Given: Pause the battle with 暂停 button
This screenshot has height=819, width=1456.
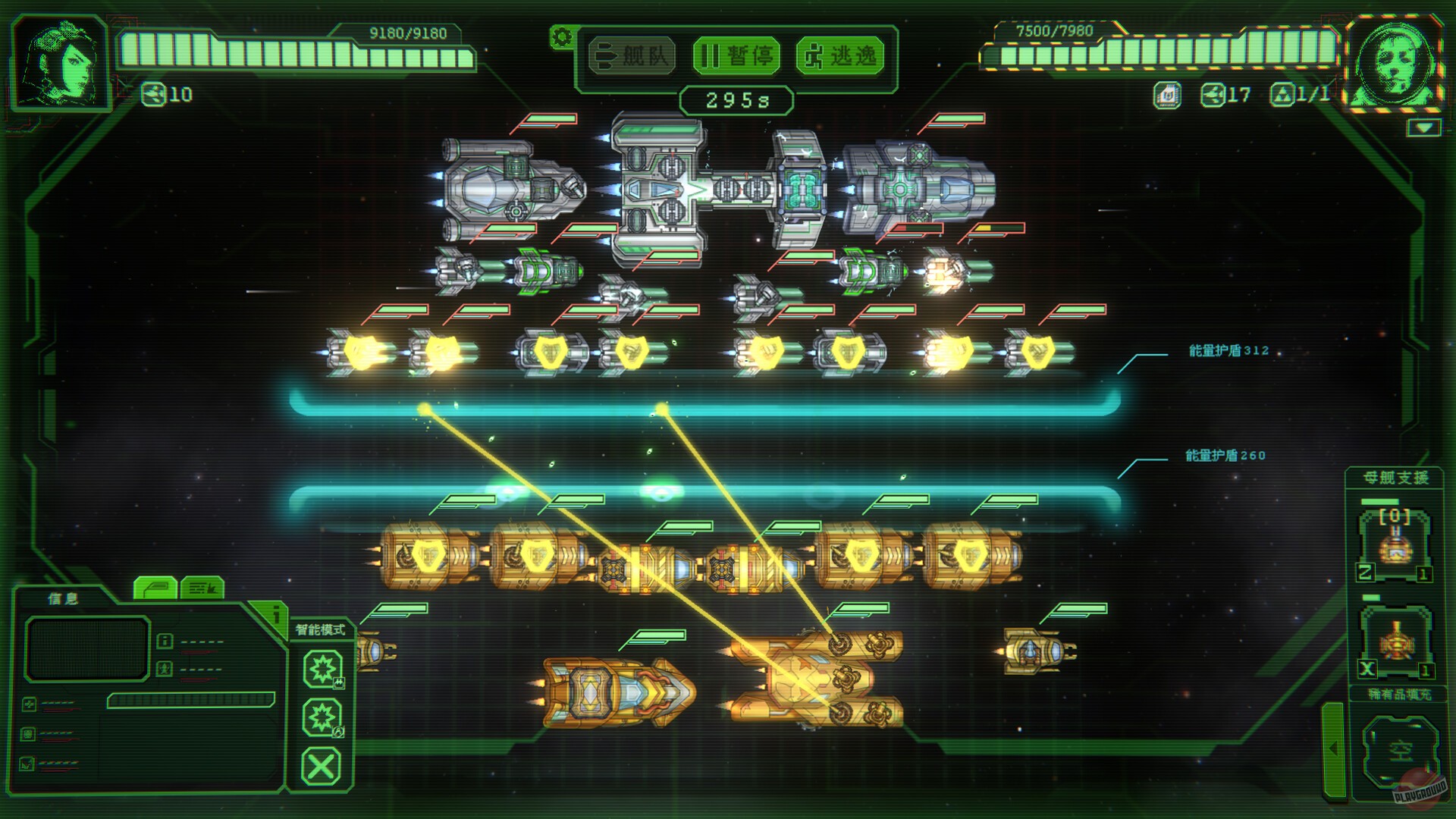Looking at the screenshot, I should [737, 55].
